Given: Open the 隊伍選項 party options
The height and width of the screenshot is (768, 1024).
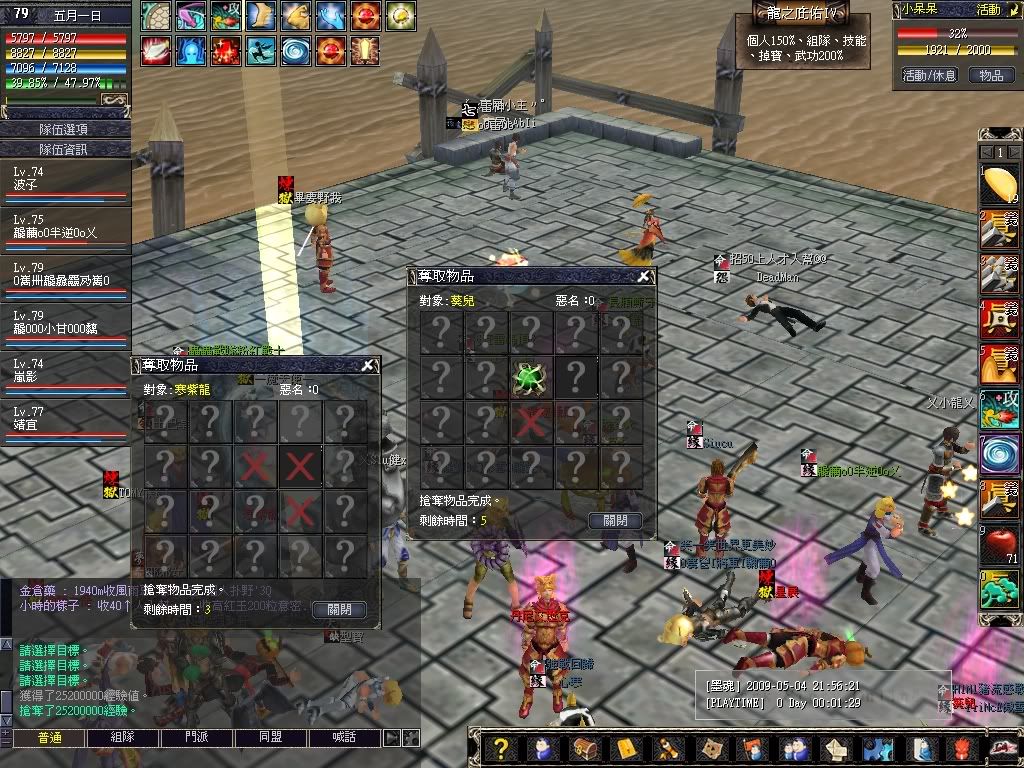Looking at the screenshot, I should (x=65, y=129).
